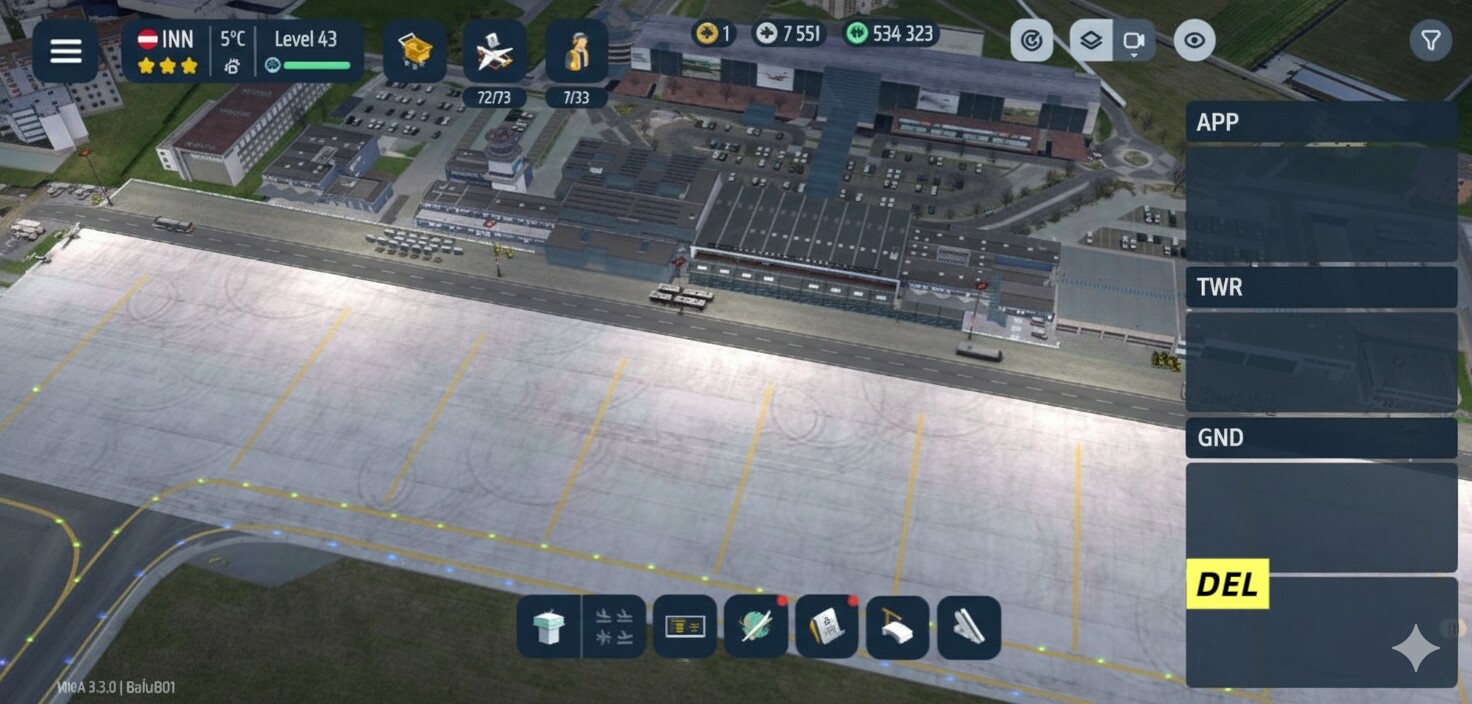Image resolution: width=1472 pixels, height=704 pixels.
Task: Switch the camera view mode
Action: [x=1134, y=41]
